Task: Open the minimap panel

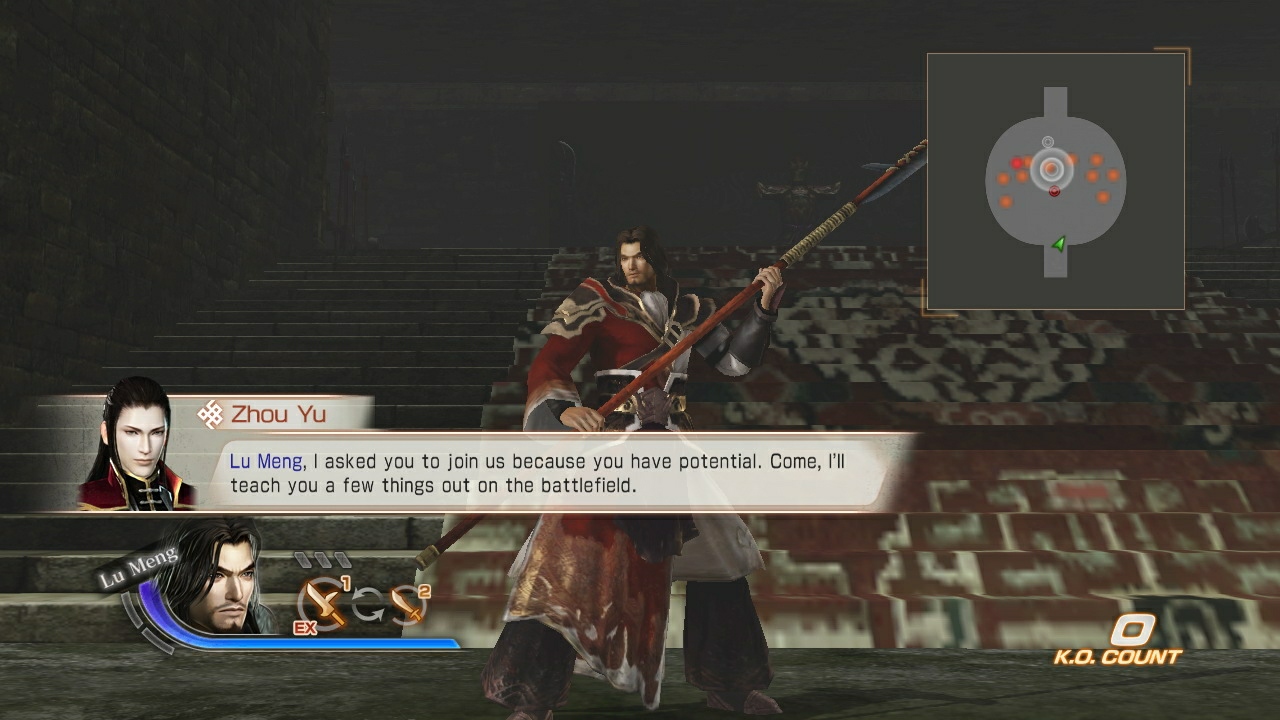Action: click(1056, 180)
